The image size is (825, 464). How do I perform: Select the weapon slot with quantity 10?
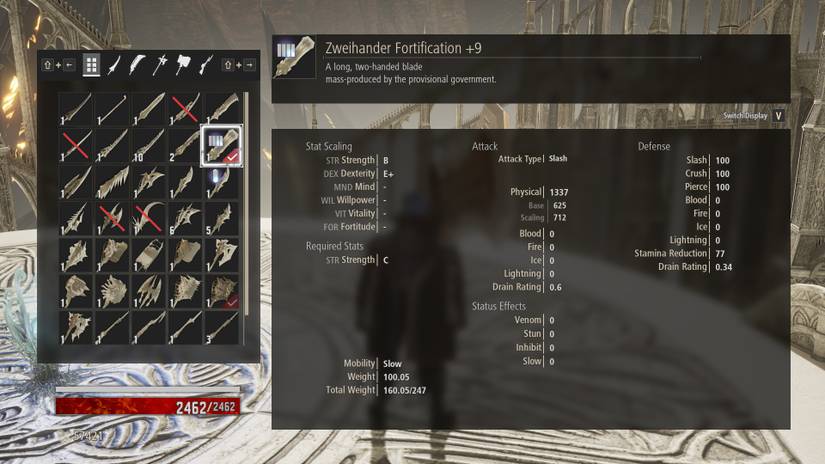pos(148,145)
